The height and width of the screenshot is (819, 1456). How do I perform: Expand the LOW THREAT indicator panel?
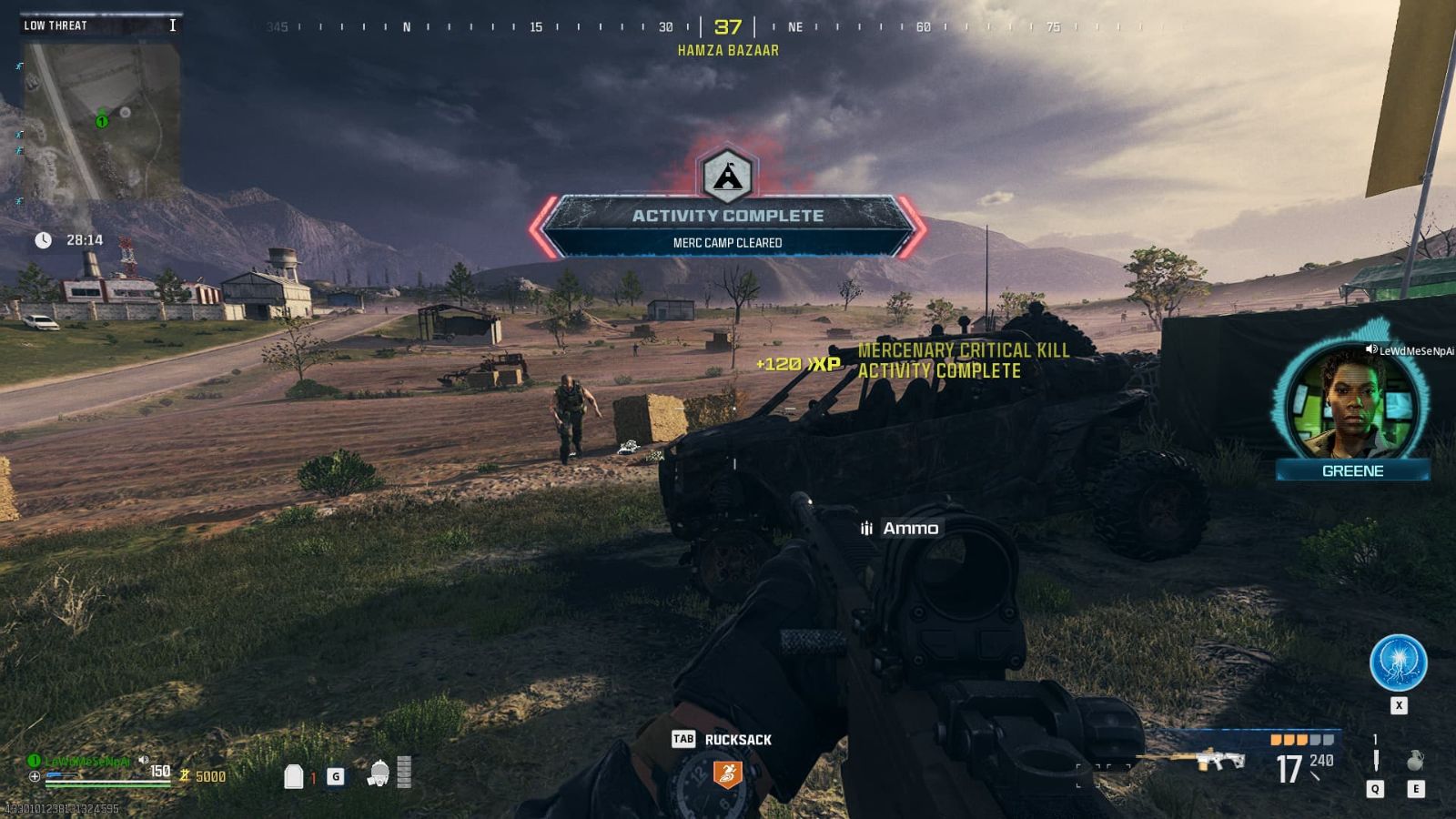tap(96, 25)
